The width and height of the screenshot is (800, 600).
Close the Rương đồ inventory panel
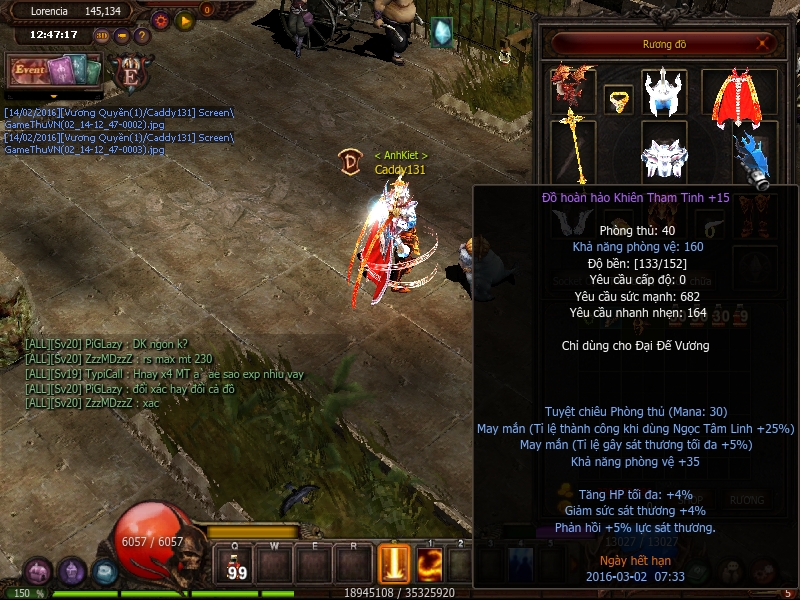pyautogui.click(x=764, y=43)
